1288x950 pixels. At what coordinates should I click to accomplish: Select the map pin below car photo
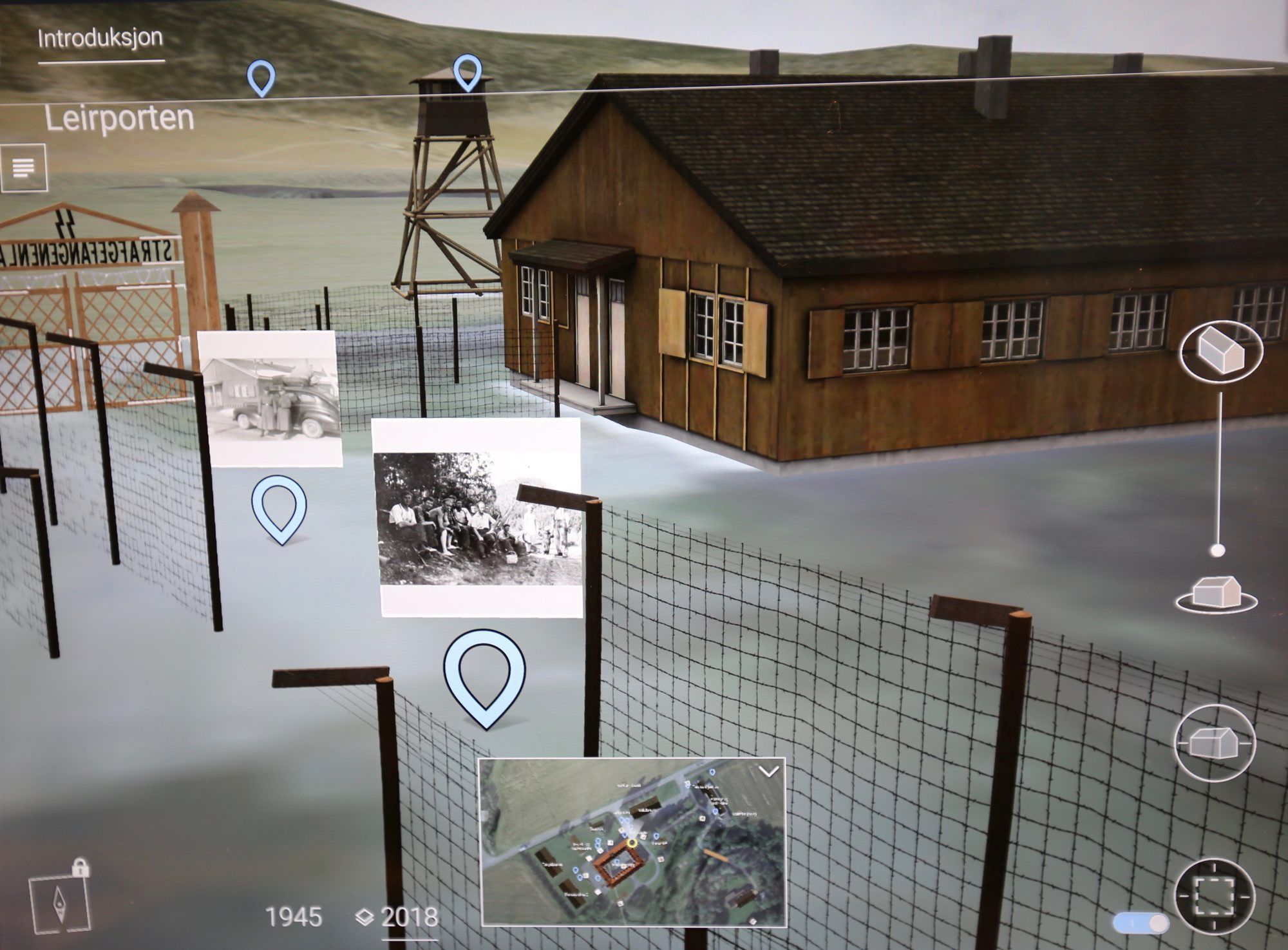[279, 508]
